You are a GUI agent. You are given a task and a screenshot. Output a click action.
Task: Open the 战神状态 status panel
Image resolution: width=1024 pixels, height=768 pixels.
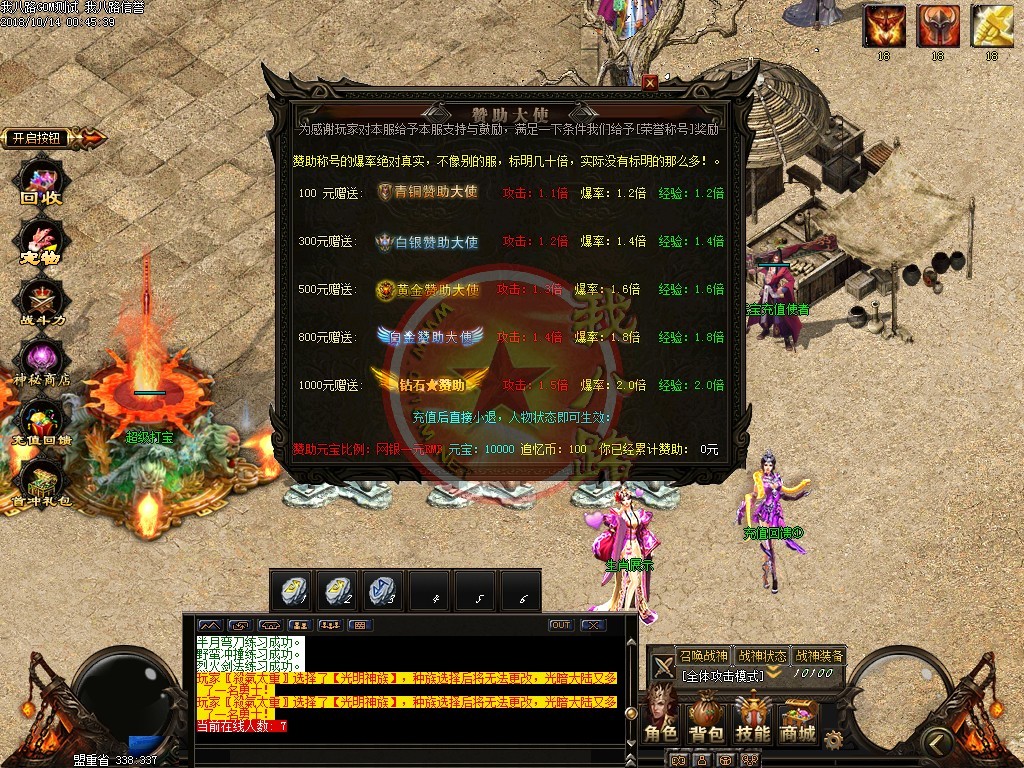[761, 656]
